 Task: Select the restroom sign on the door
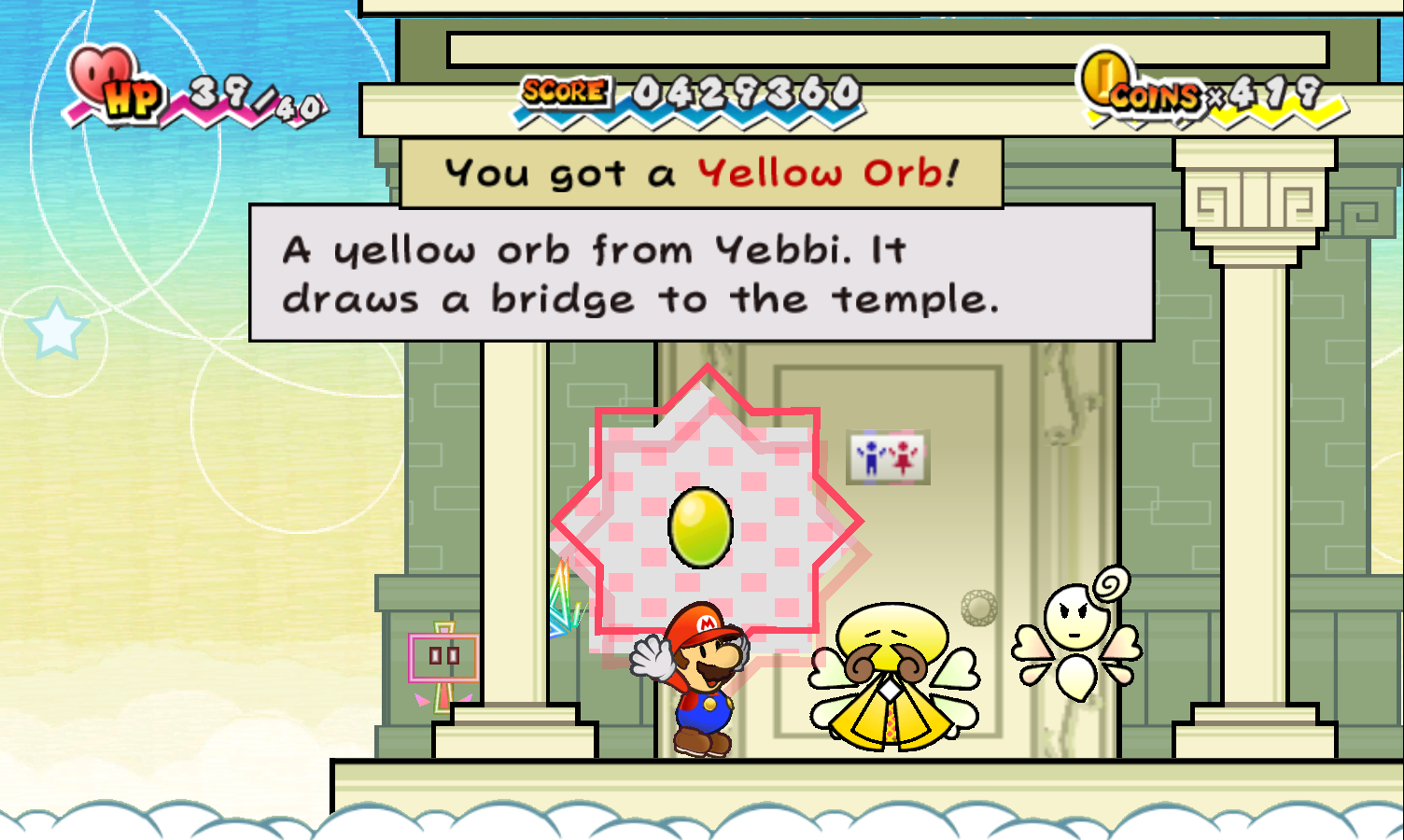click(x=886, y=457)
